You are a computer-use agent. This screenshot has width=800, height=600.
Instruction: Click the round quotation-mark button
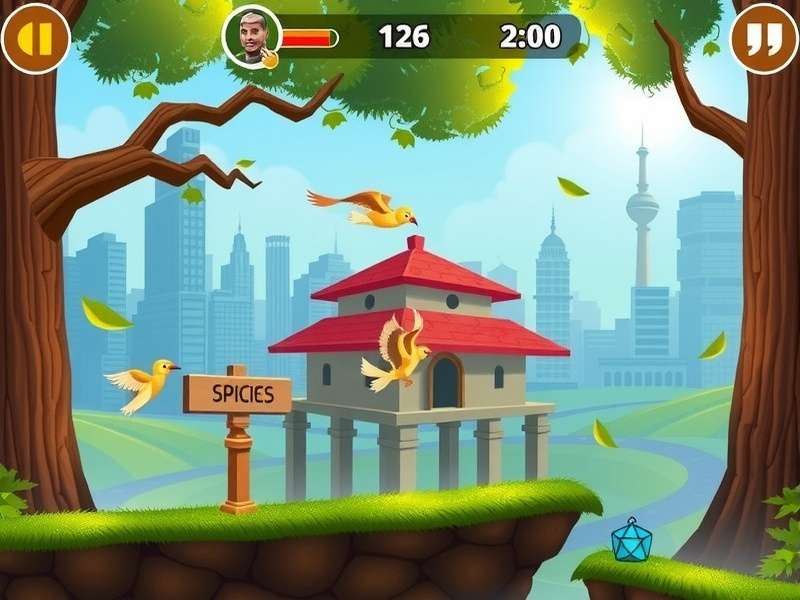click(764, 39)
